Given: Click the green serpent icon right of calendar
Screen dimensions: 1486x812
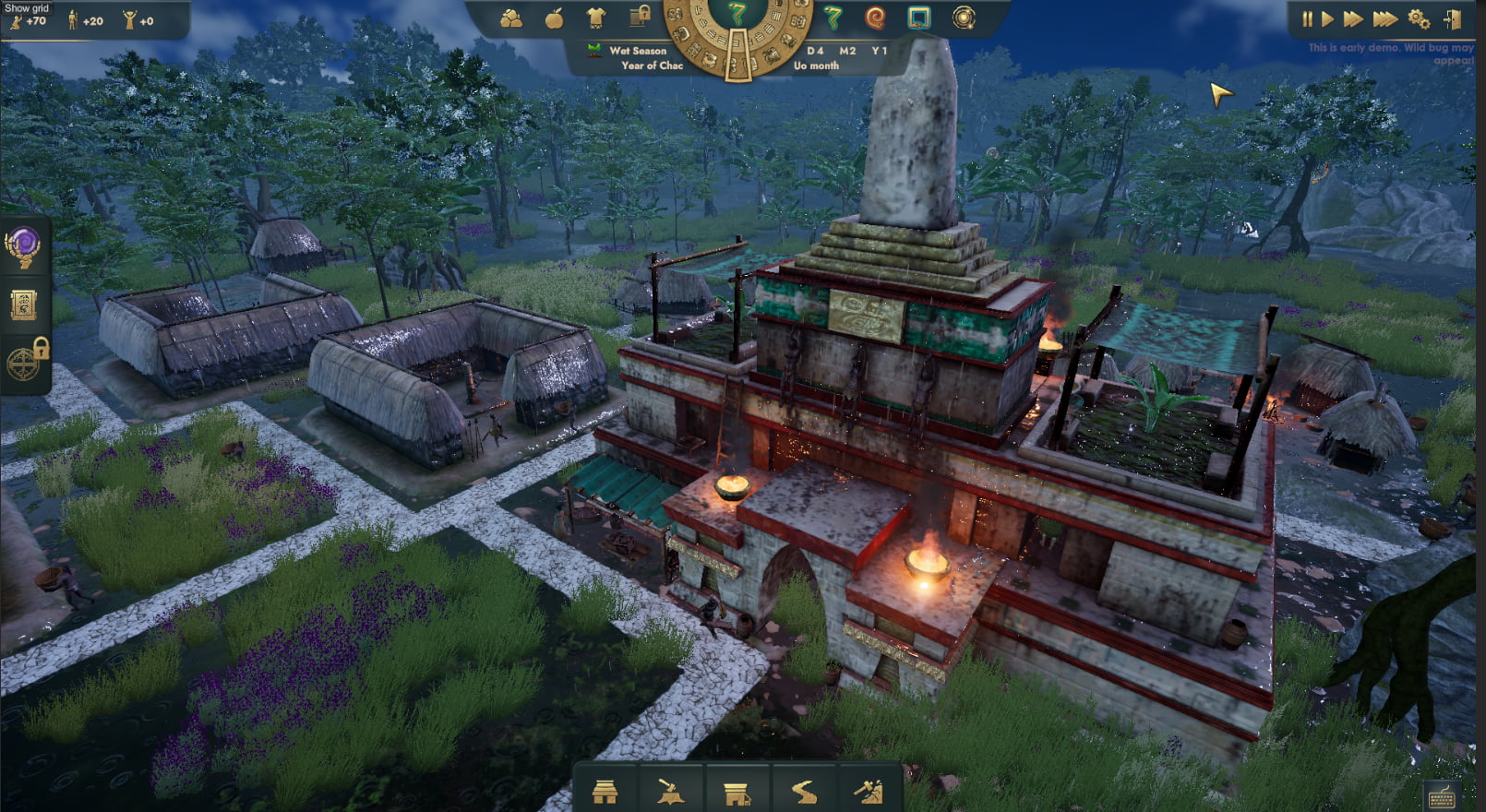Looking at the screenshot, I should tap(833, 18).
